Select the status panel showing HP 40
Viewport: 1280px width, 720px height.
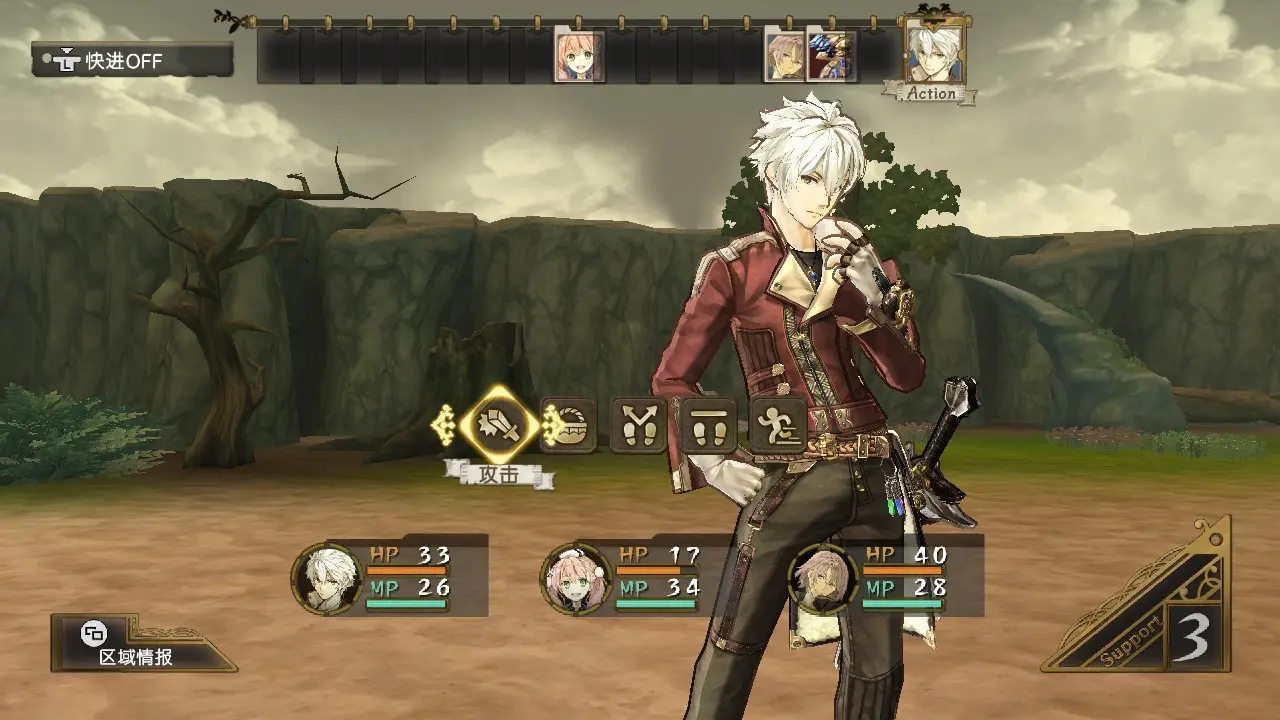pos(887,576)
